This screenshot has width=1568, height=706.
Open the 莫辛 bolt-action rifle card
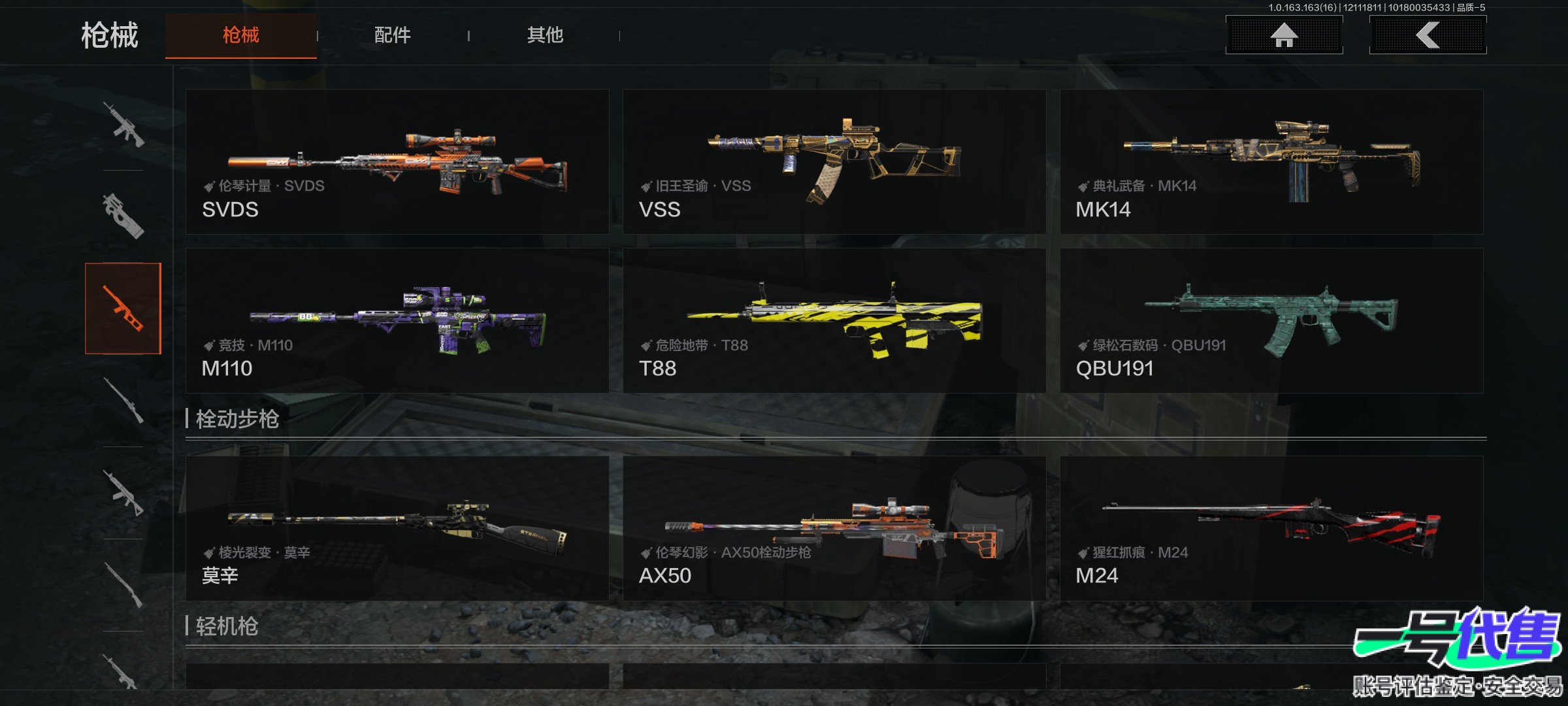(x=397, y=528)
